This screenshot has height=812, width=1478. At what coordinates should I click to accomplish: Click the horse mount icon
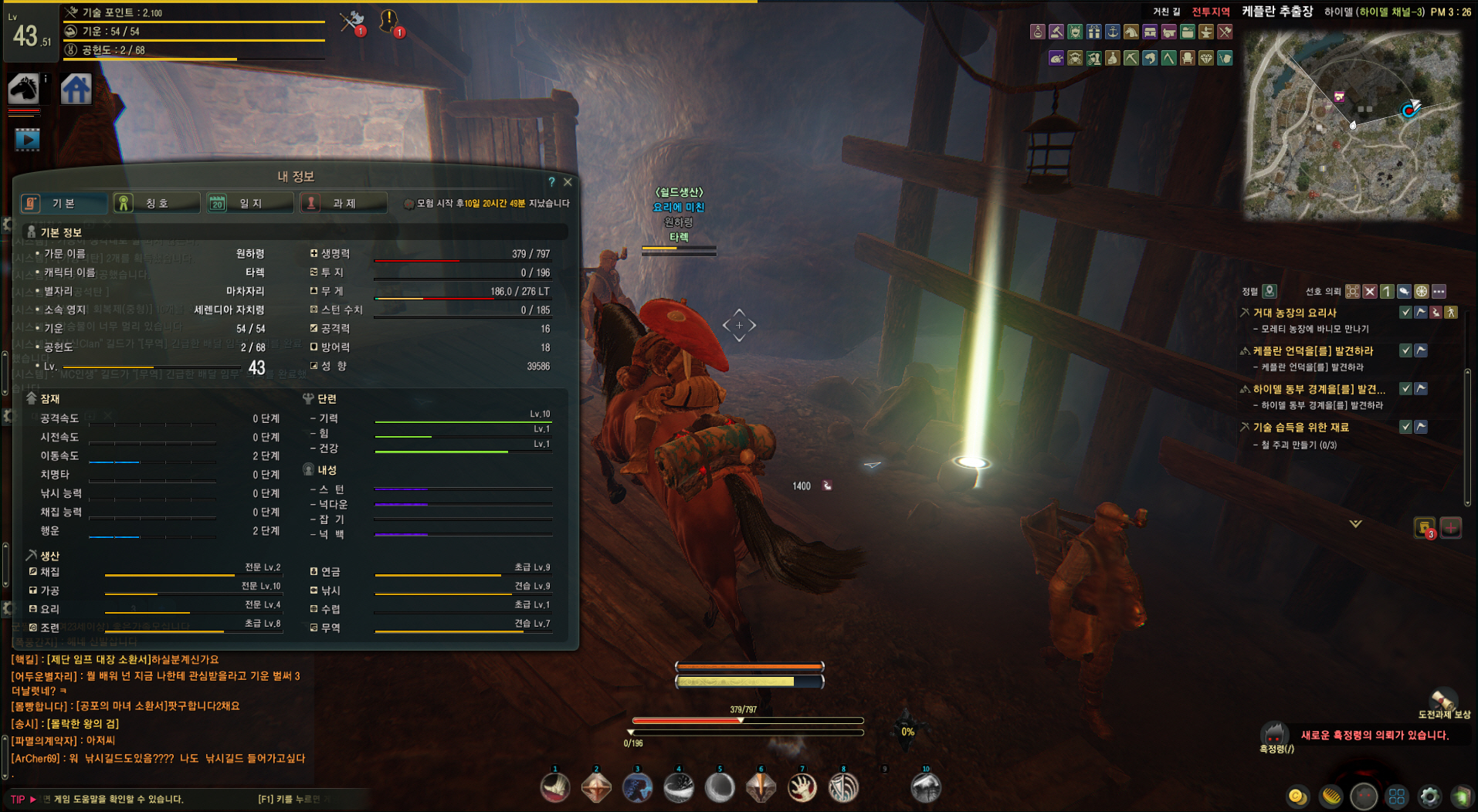pyautogui.click(x=24, y=89)
